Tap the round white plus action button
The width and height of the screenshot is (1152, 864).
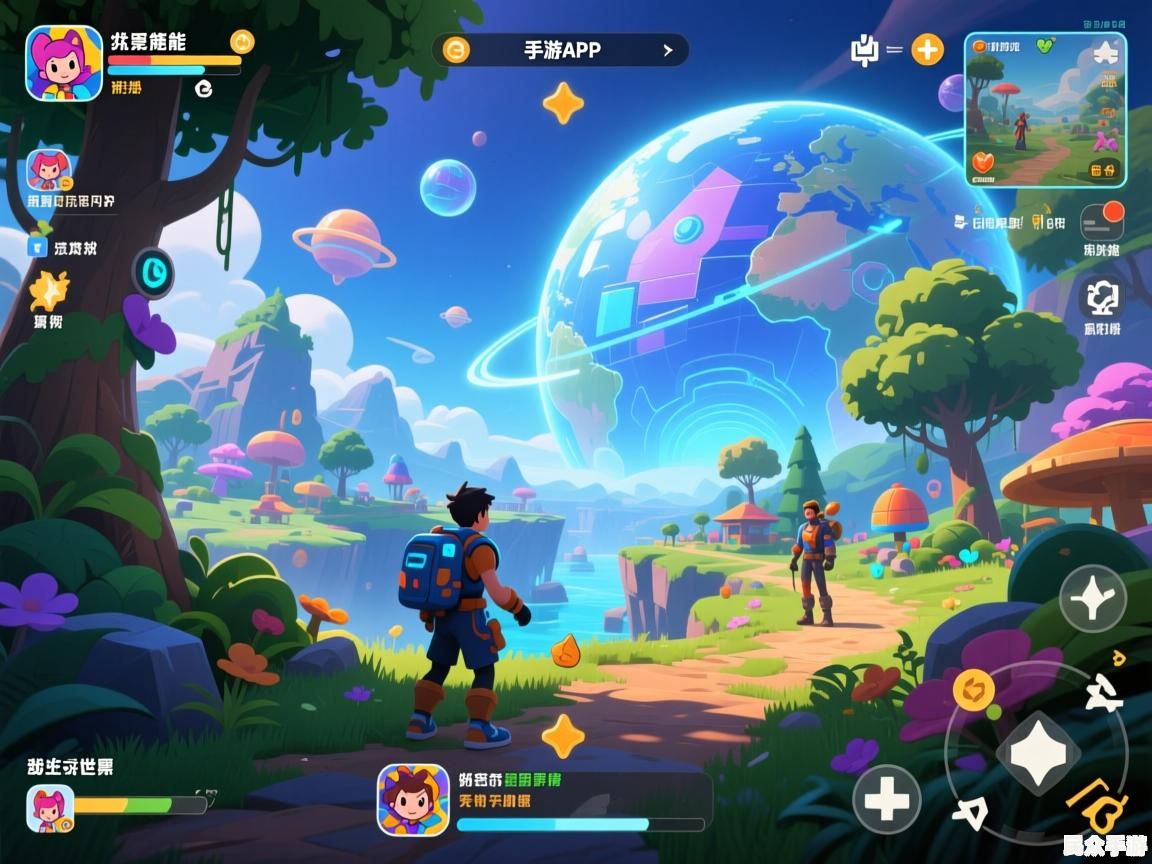[886, 799]
